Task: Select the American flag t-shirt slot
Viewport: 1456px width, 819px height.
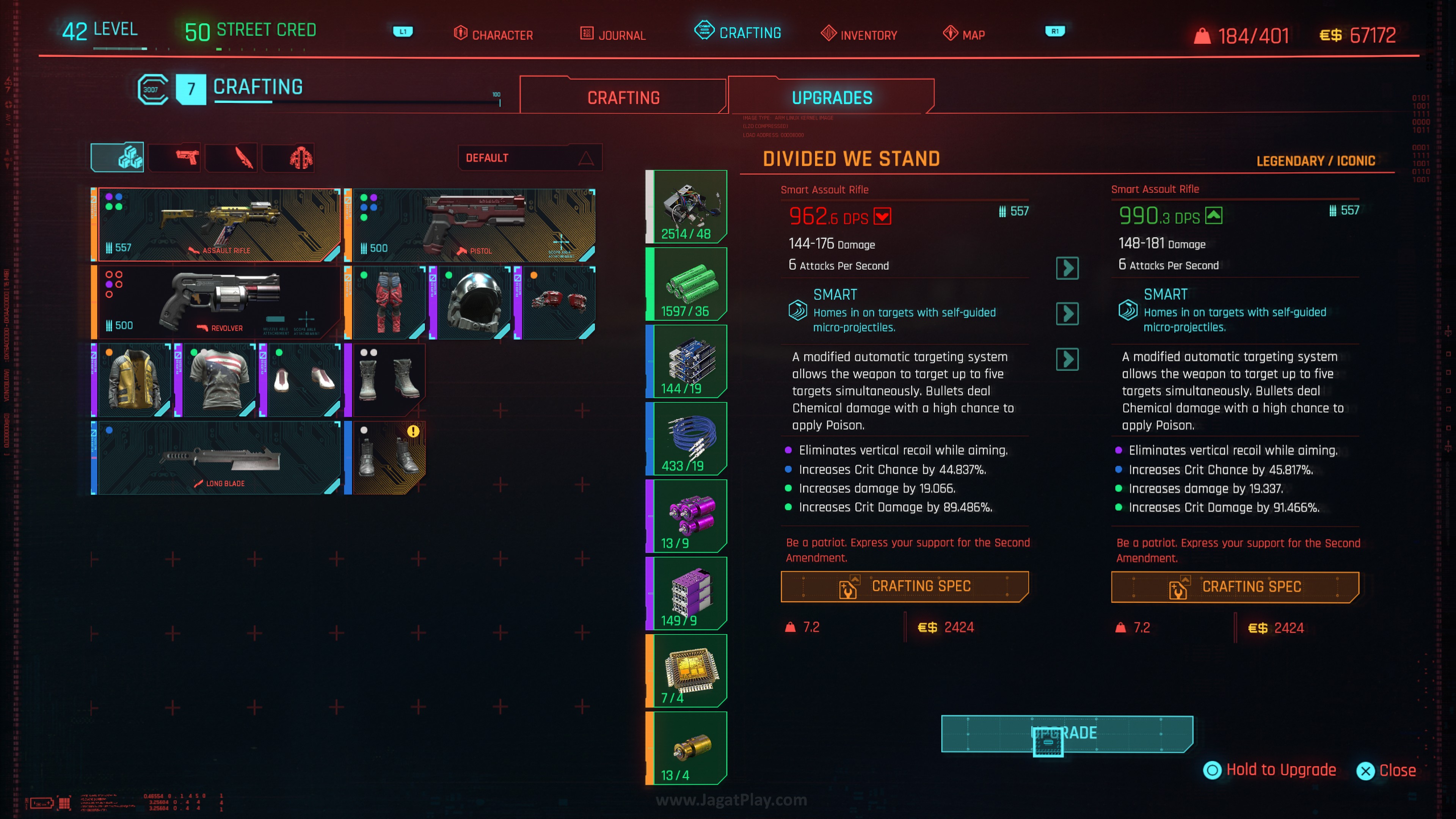Action: [x=218, y=380]
